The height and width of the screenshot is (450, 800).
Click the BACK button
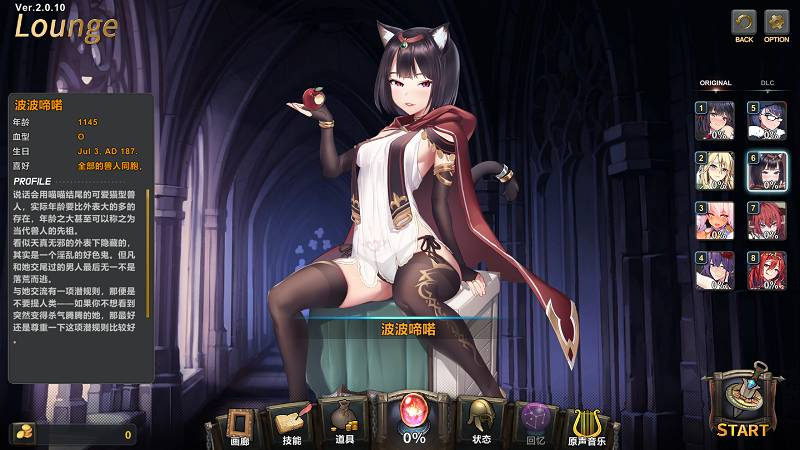tap(743, 24)
